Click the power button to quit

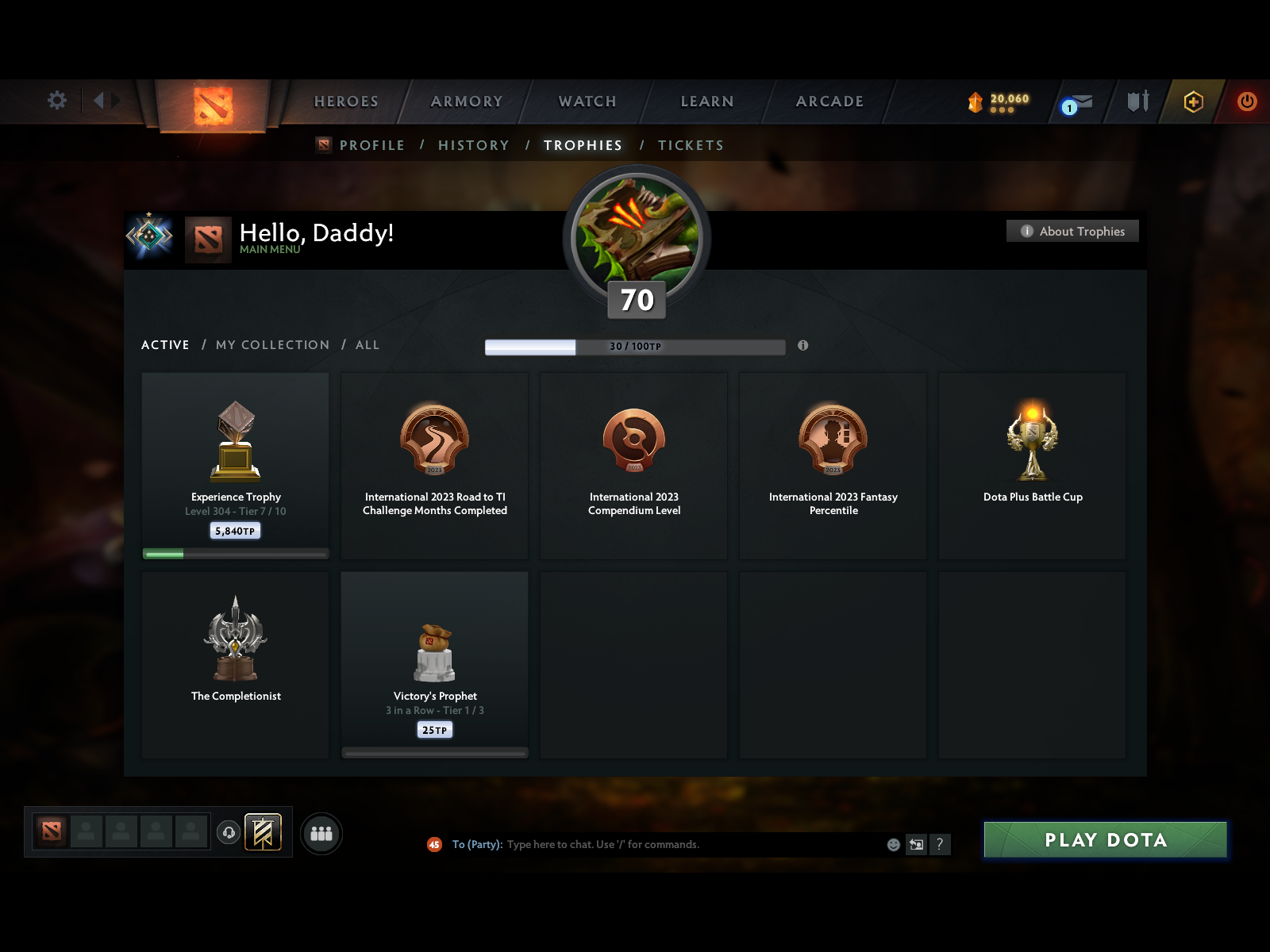pyautogui.click(x=1245, y=102)
